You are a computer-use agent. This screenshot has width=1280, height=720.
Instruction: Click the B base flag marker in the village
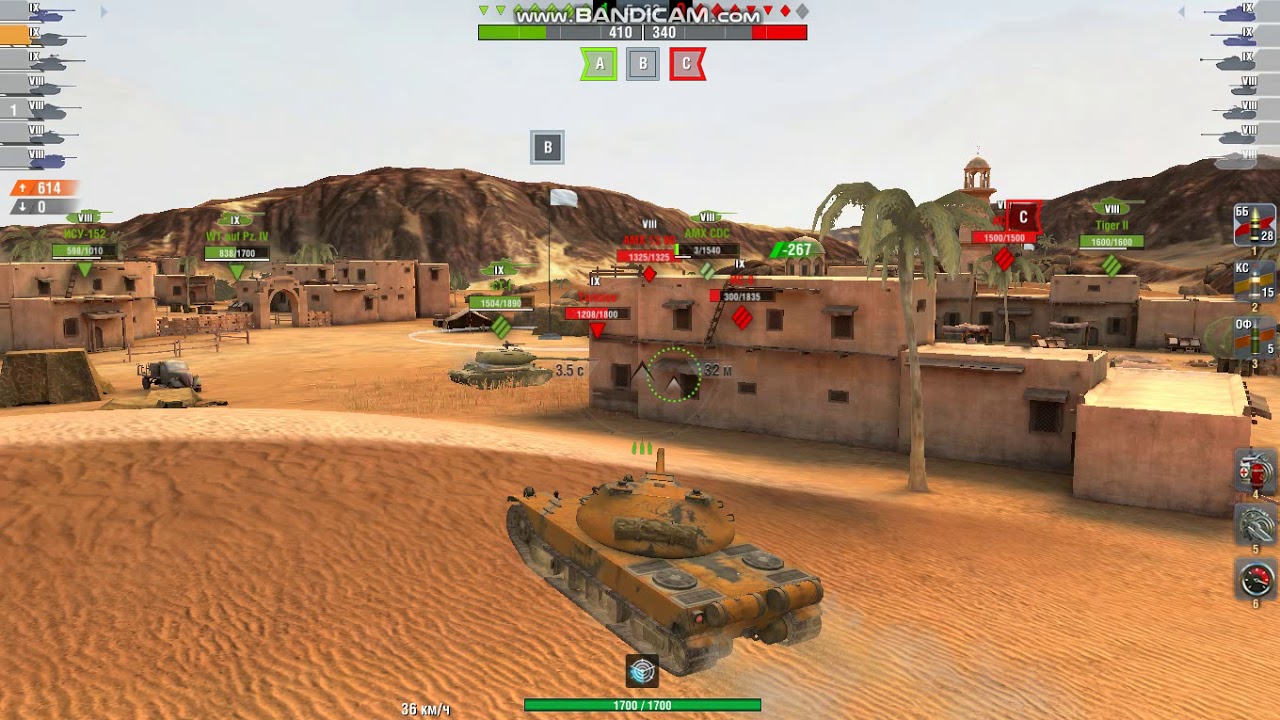click(x=546, y=145)
